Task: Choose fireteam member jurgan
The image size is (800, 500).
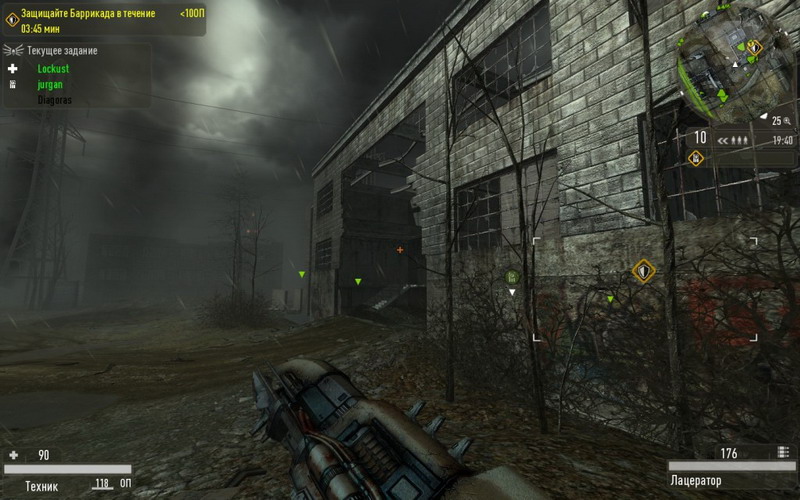Action: (x=50, y=85)
